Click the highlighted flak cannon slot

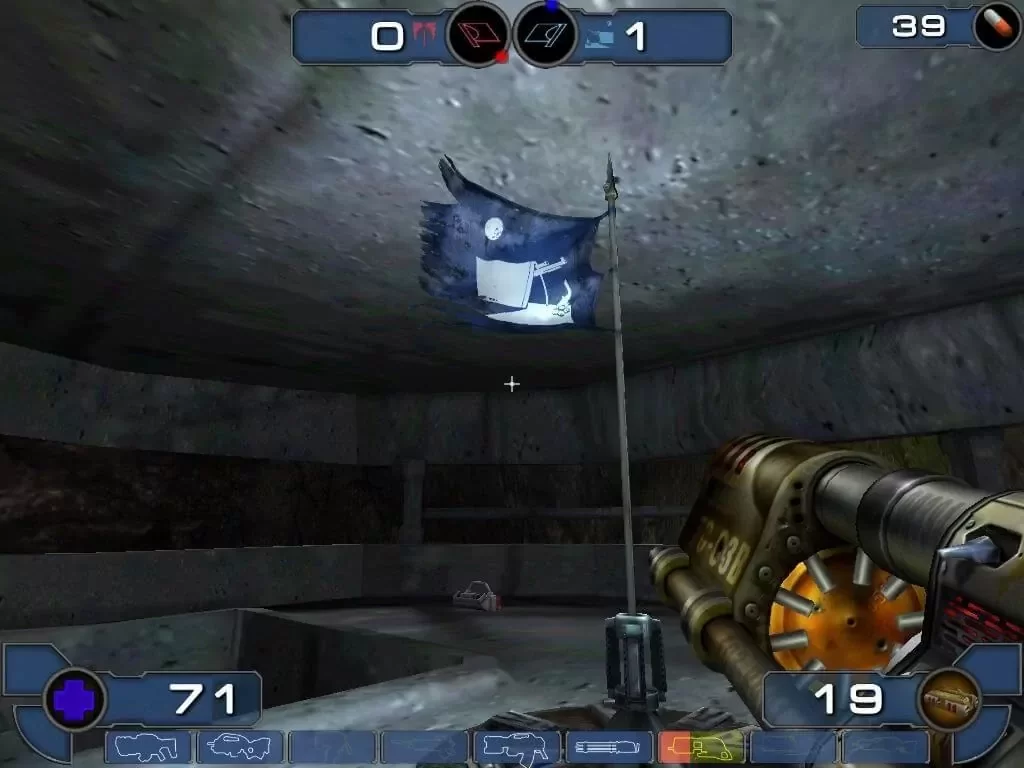[x=700, y=747]
